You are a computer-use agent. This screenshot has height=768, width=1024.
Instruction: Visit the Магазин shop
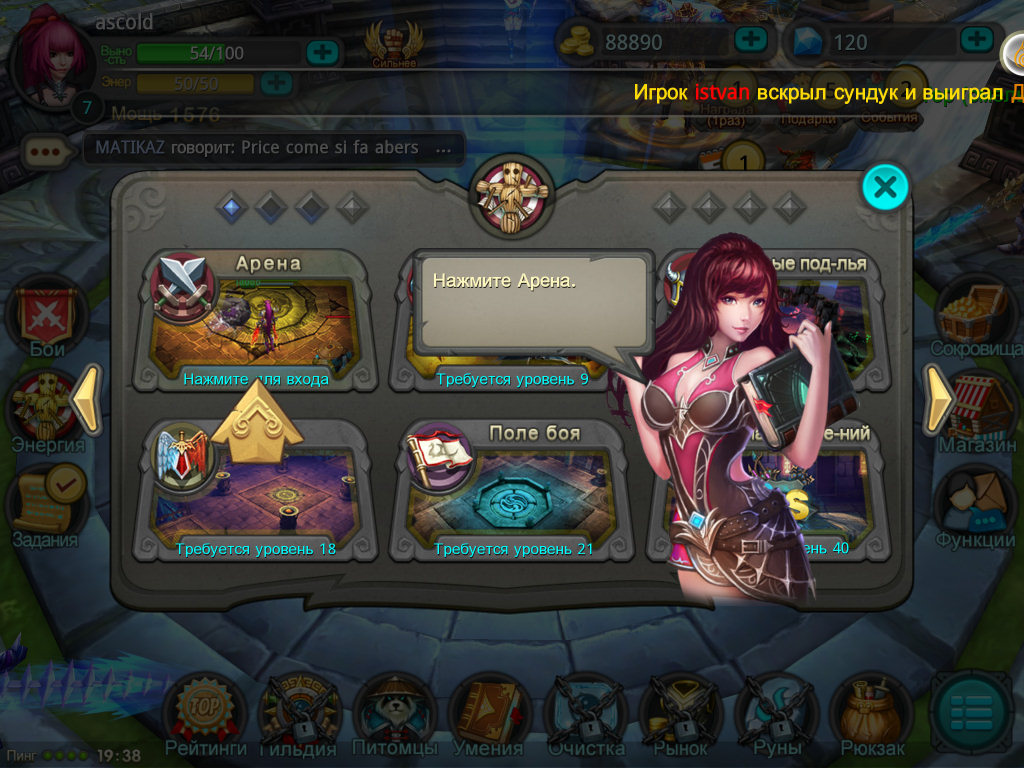tap(976, 410)
